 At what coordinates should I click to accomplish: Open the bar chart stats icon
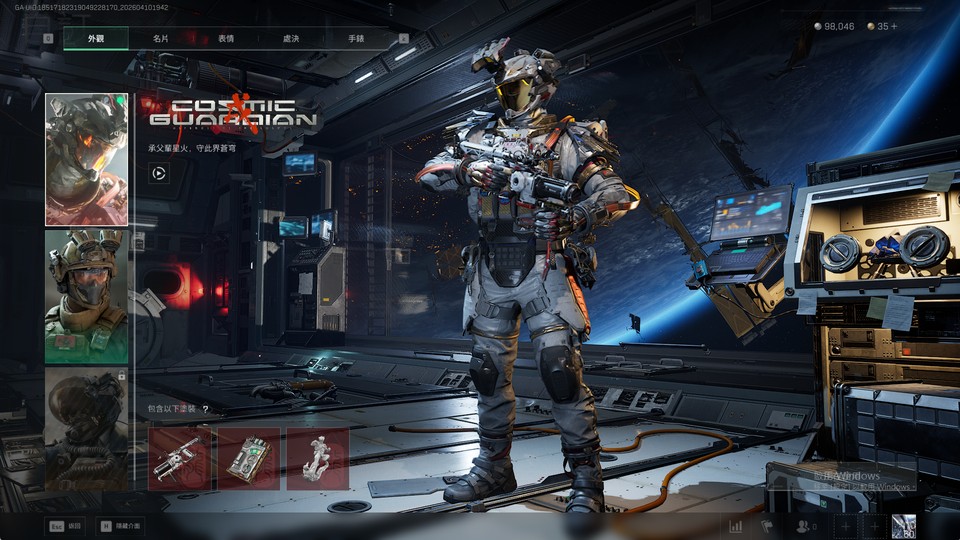pos(736,526)
